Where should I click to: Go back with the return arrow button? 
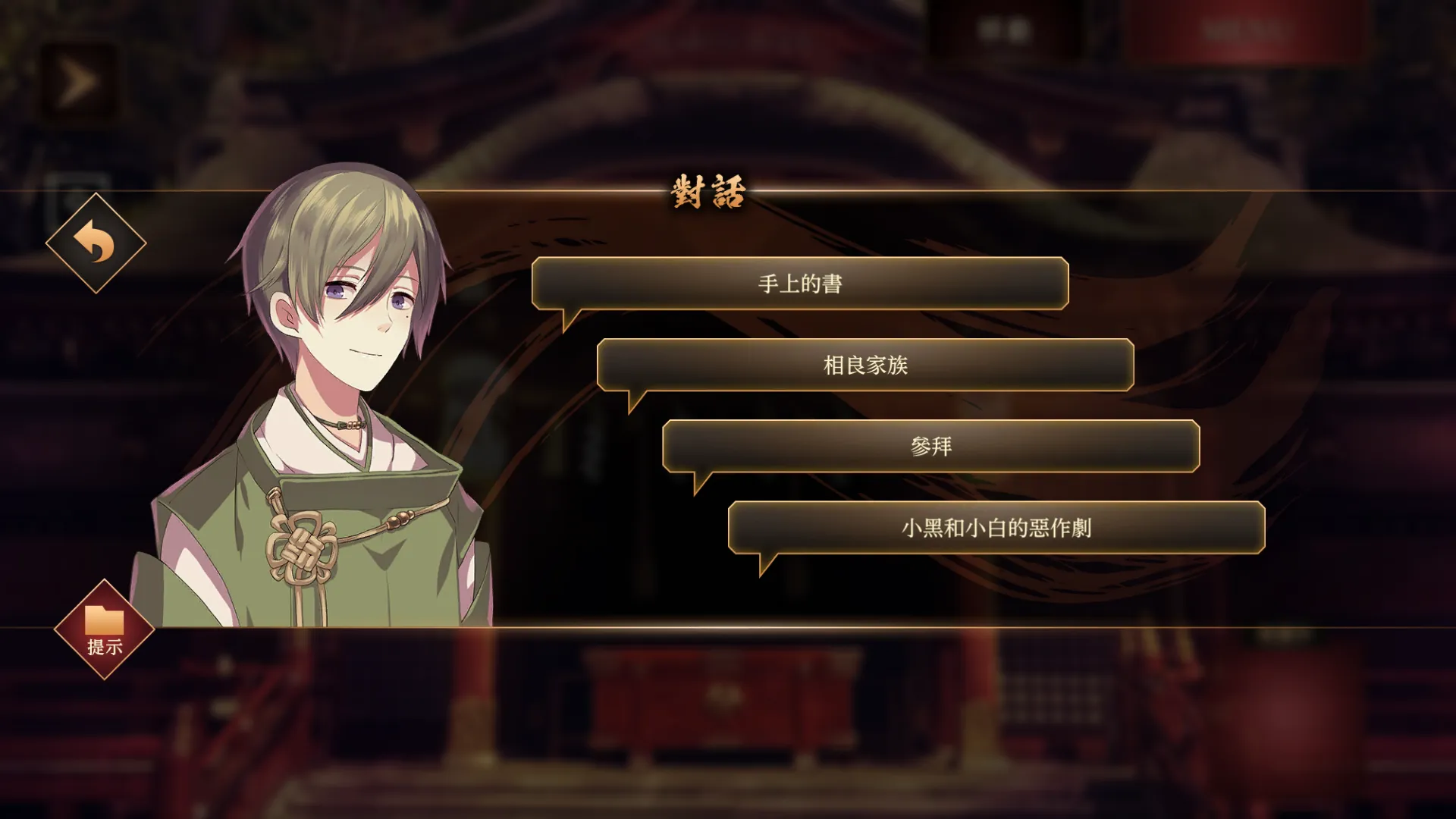tap(96, 243)
